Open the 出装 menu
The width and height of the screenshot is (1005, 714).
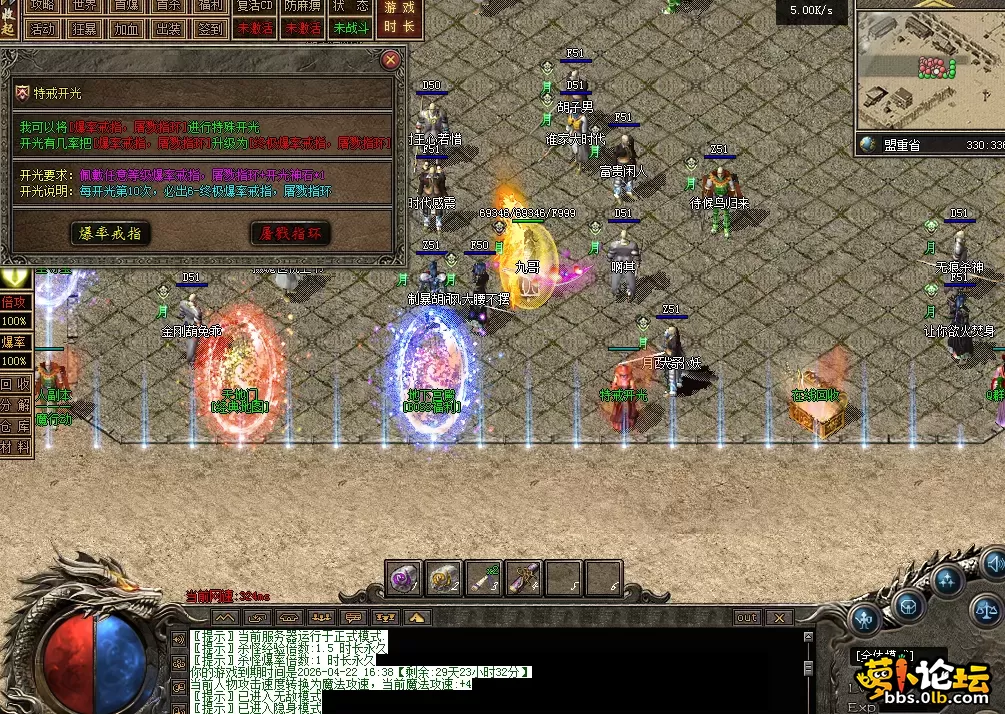coord(169,29)
